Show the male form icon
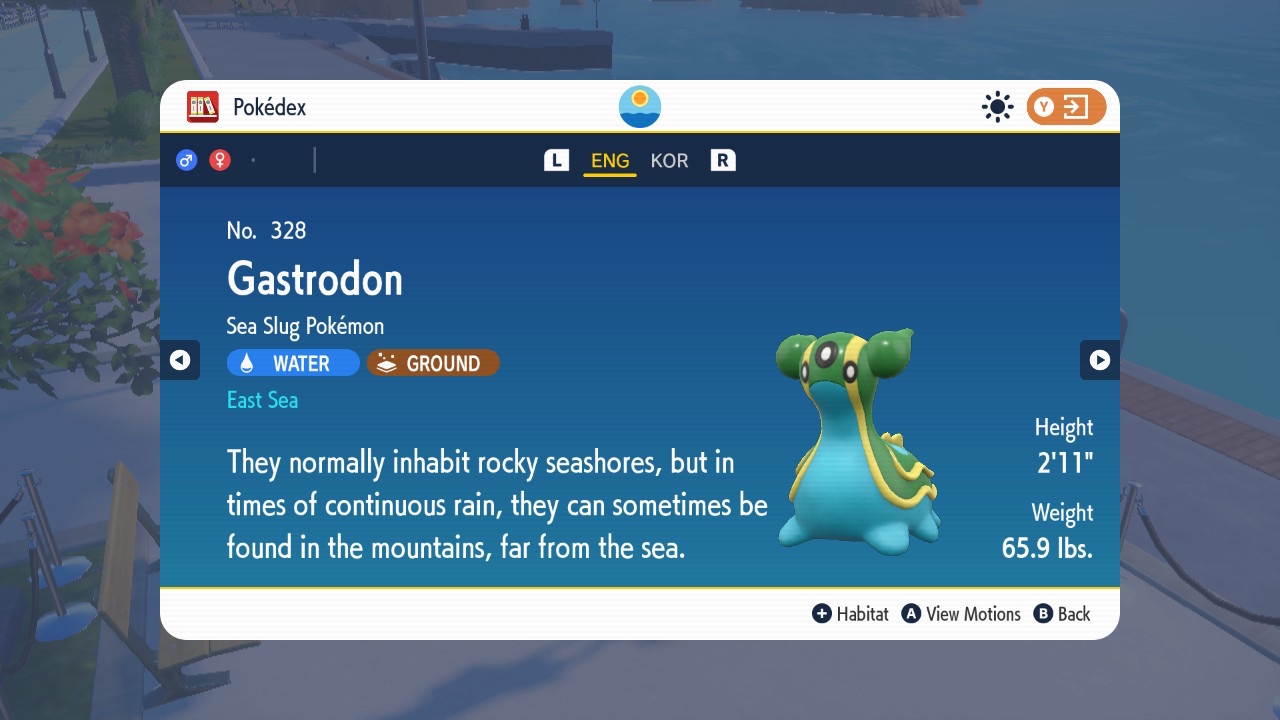 click(187, 160)
